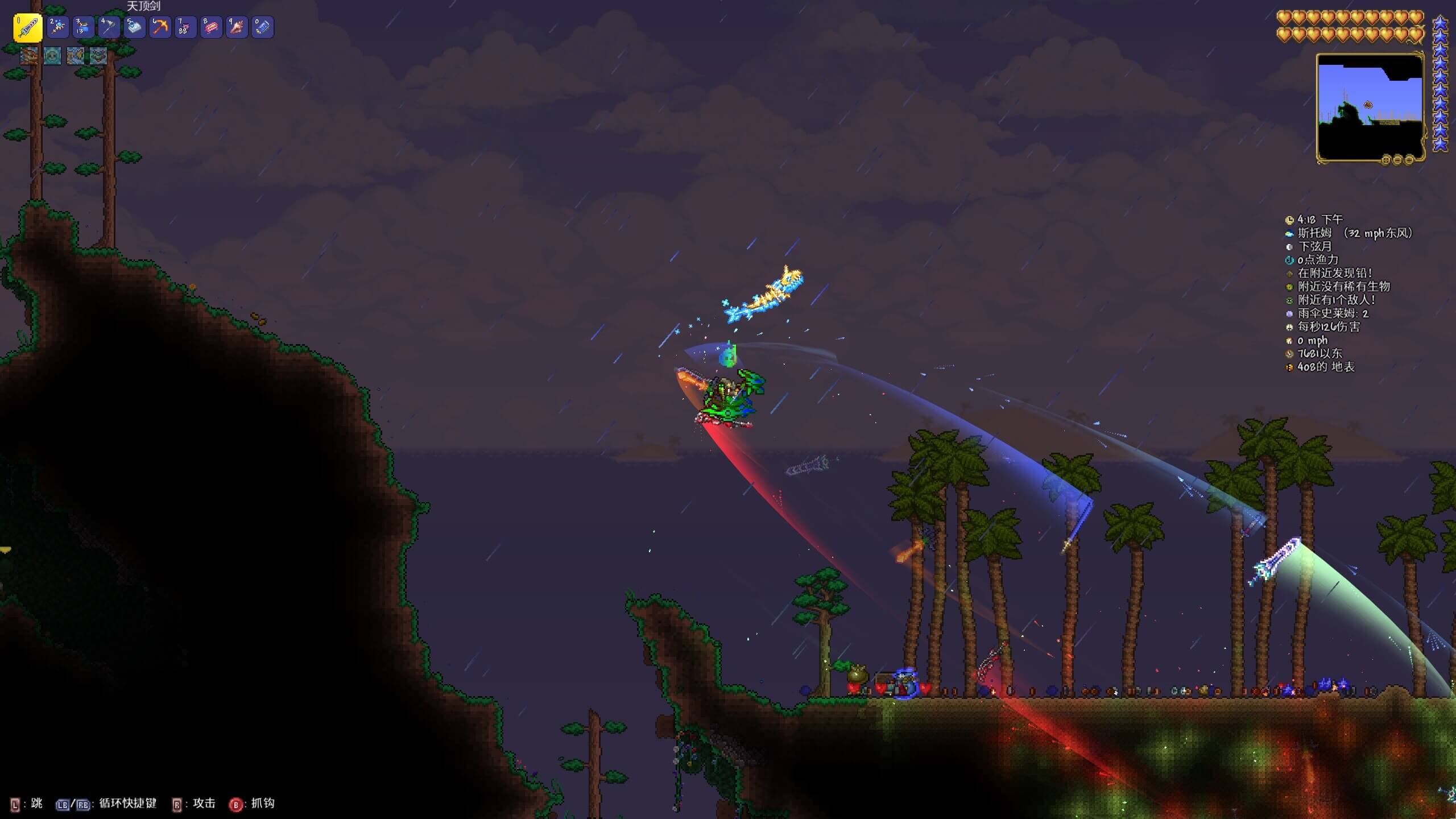Click the third buff icon under hotbar

pyautogui.click(x=76, y=56)
